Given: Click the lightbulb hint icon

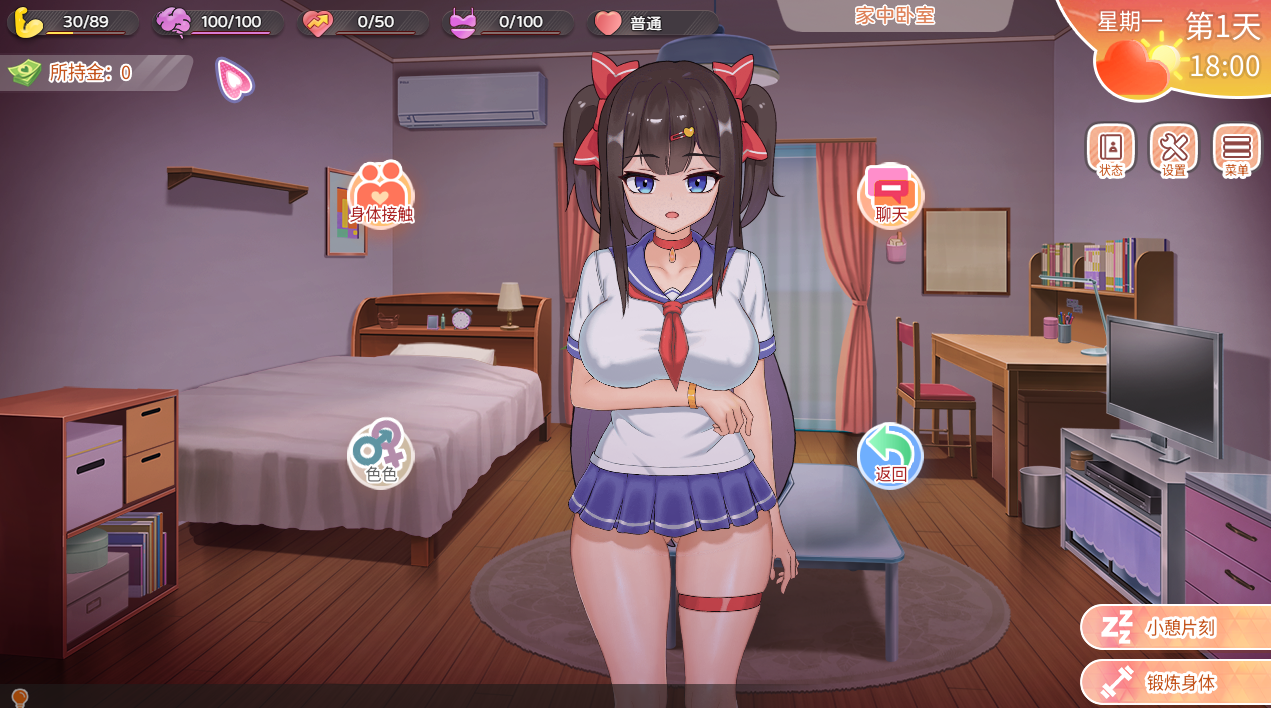Looking at the screenshot, I should [18, 697].
